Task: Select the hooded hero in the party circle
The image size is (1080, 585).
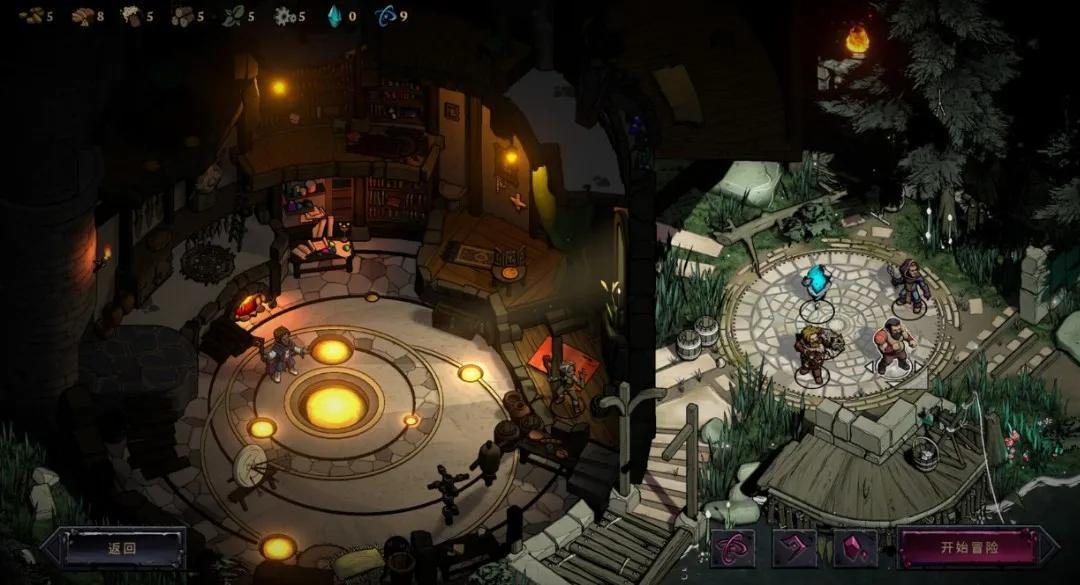Action: [910, 286]
